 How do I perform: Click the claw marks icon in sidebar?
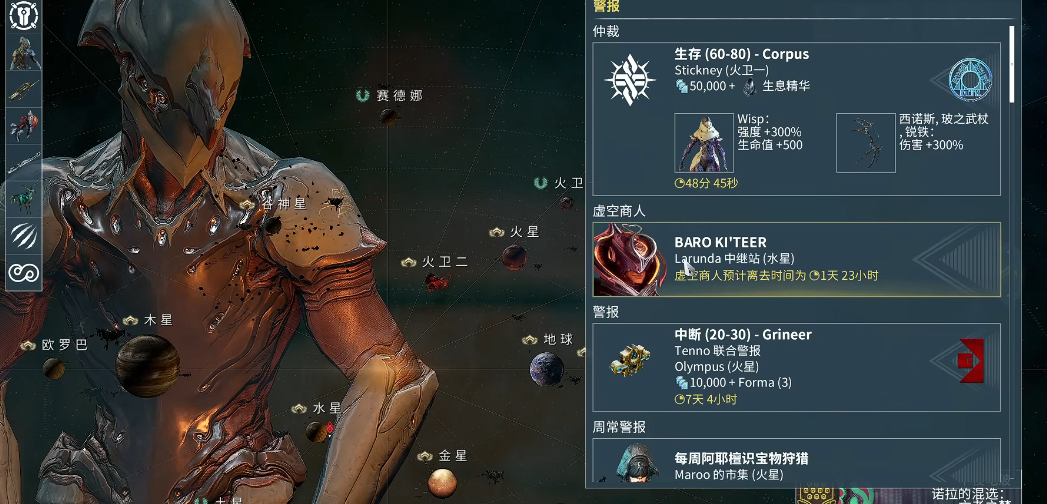tap(24, 235)
